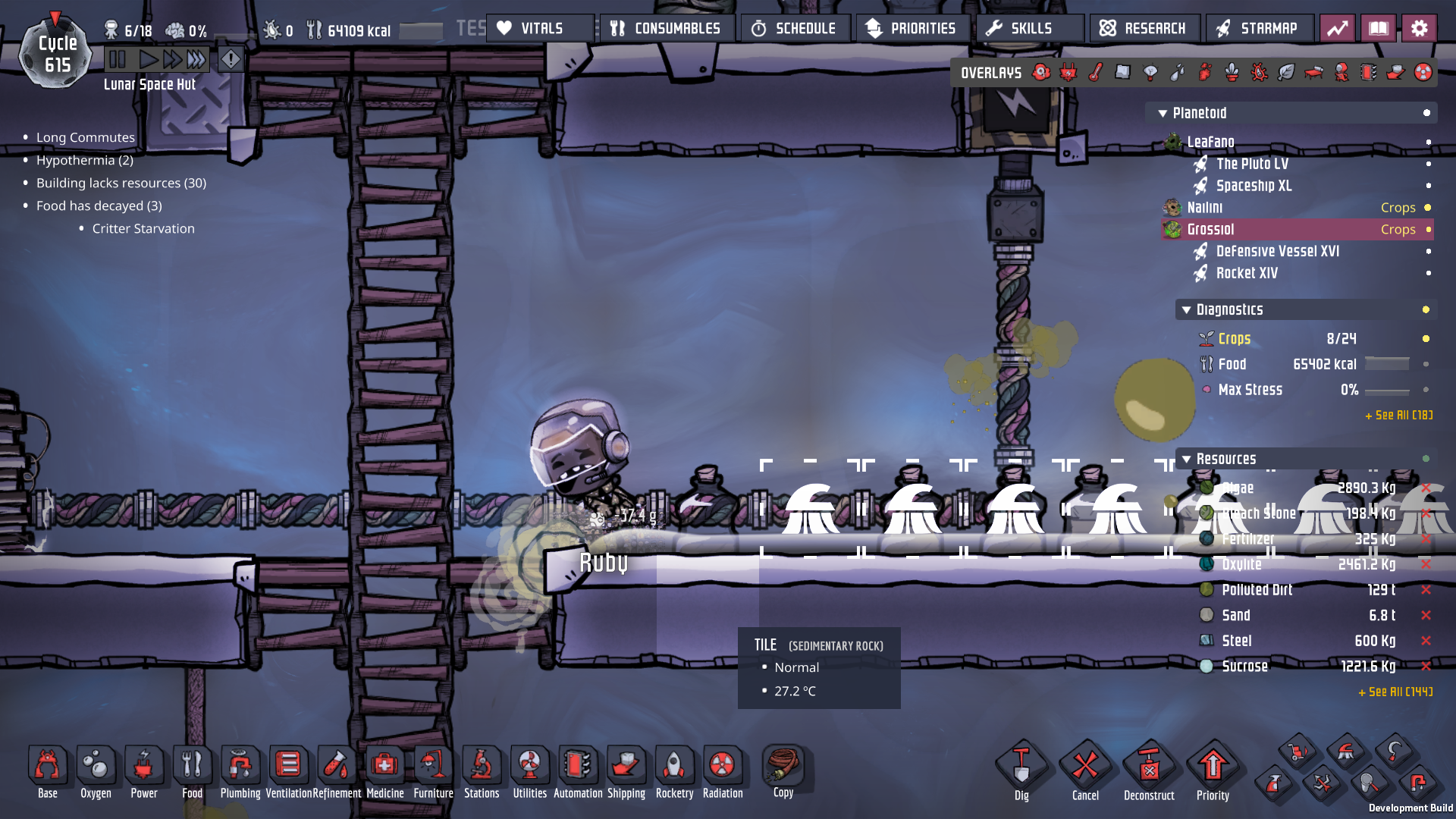1456x819 pixels.
Task: Switch to the Nailini planetoid
Action: (1204, 208)
